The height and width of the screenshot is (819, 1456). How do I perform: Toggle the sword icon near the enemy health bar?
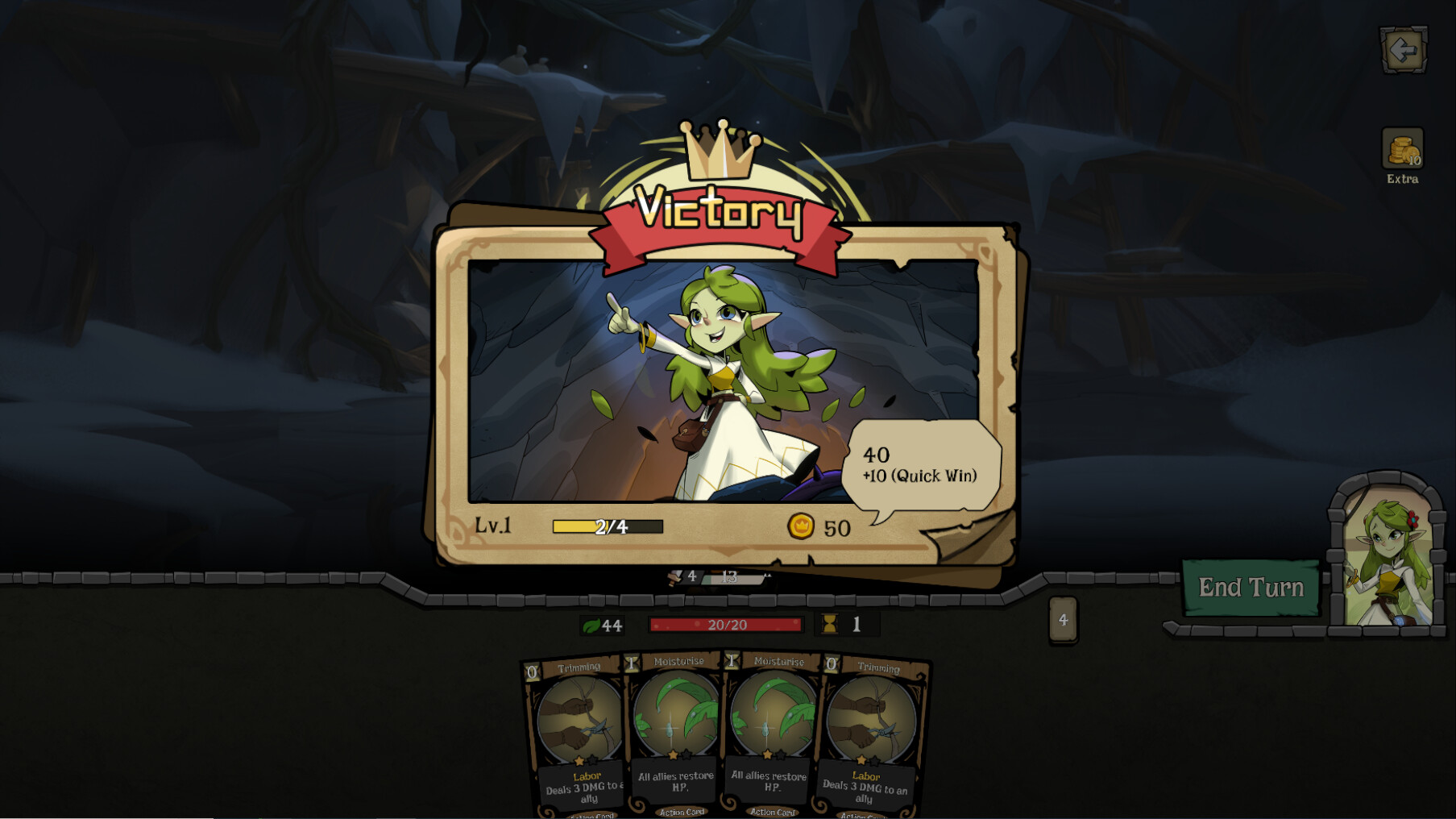pyautogui.click(x=677, y=577)
